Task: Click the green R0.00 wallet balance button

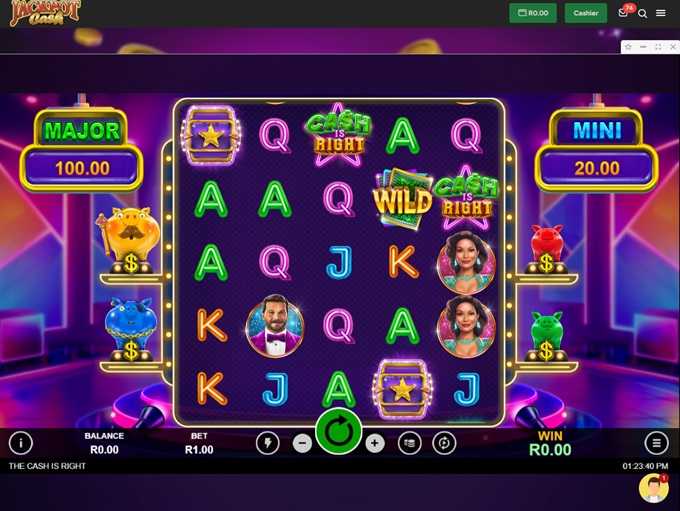Action: click(x=532, y=13)
